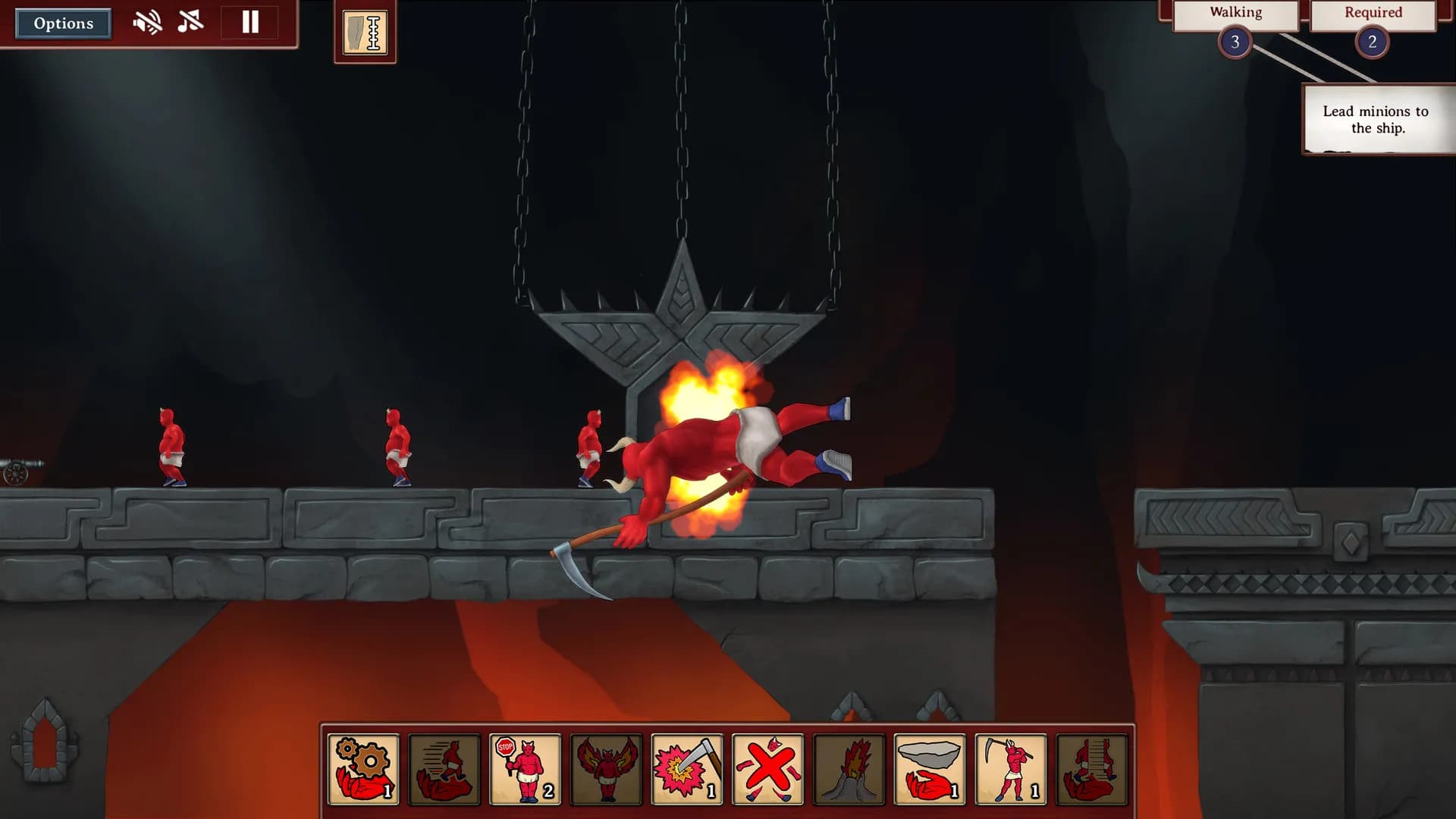The image size is (1456, 819).
Task: Select the scythe-wielding miner ability
Action: (x=1010, y=770)
